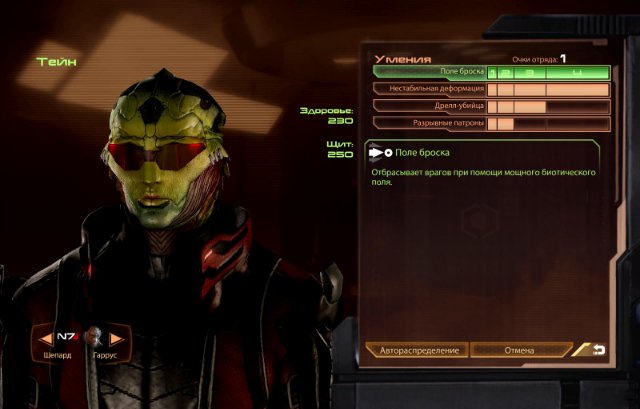Switch to Гаррус with the right arrow
This screenshot has width=640, height=409.
pyautogui.click(x=117, y=337)
